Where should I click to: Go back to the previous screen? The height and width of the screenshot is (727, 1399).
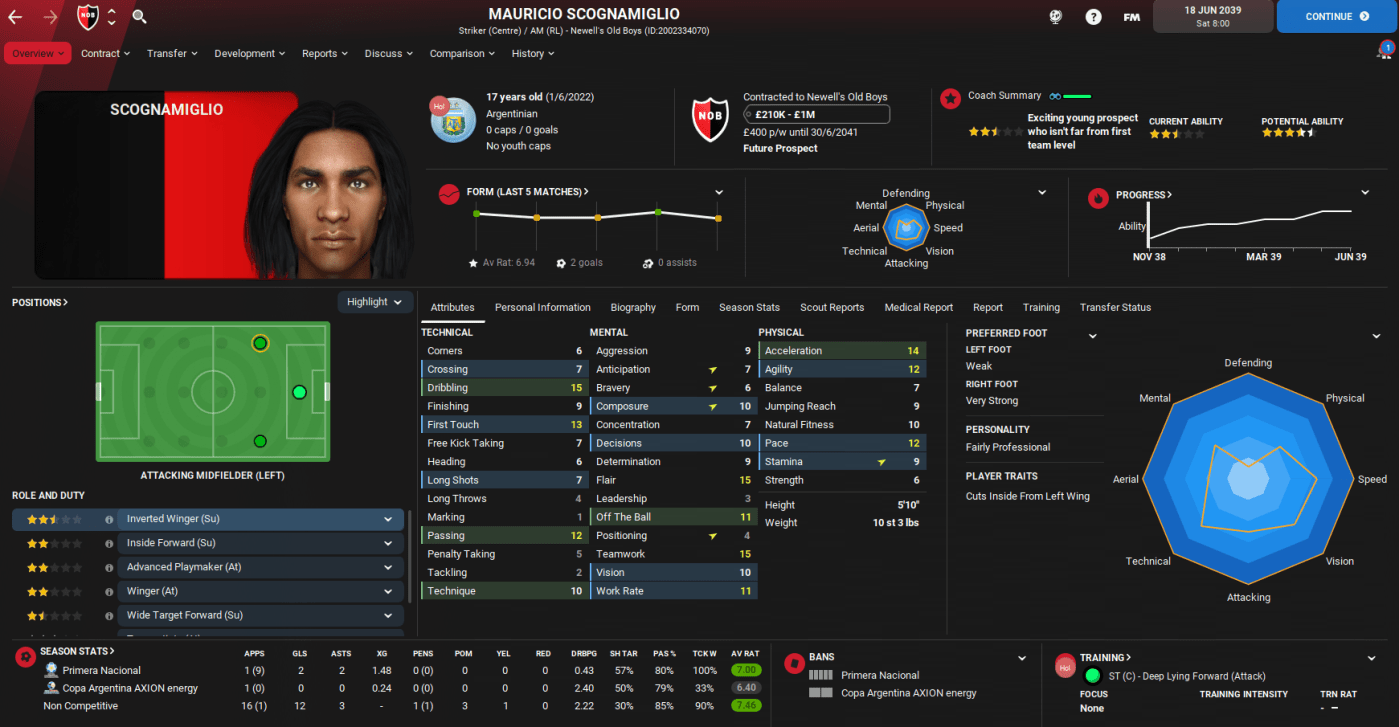15,16
